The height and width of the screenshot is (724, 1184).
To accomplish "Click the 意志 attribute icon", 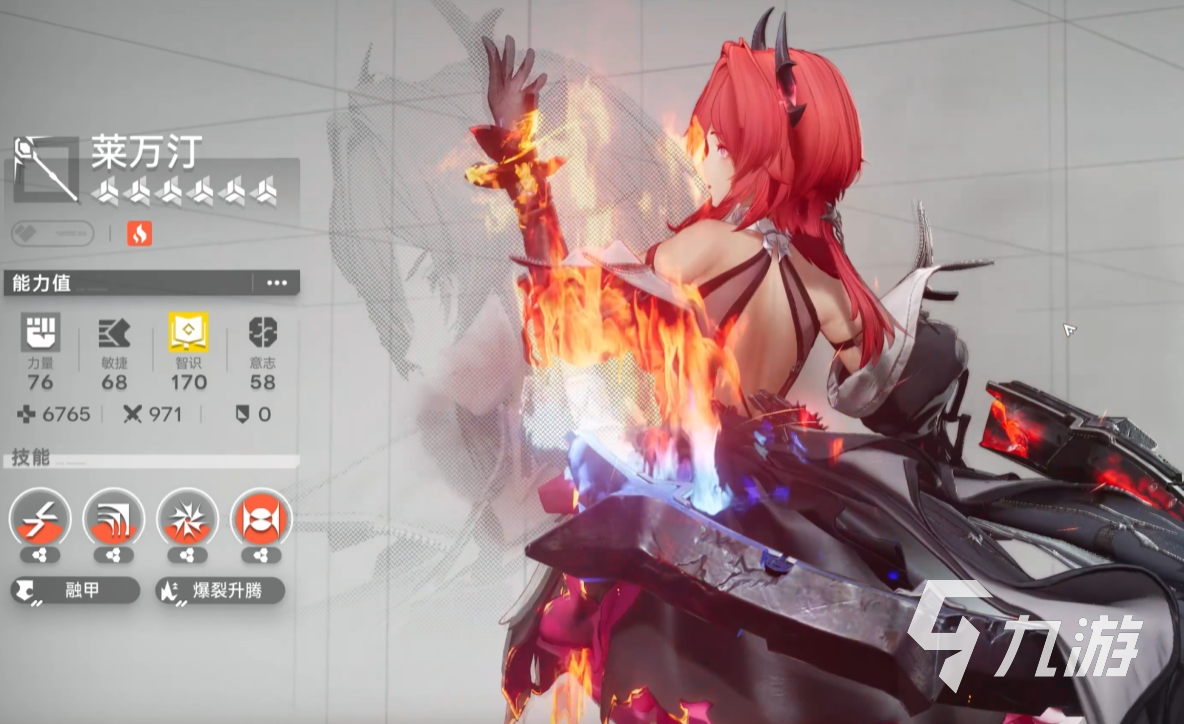I will (x=263, y=333).
